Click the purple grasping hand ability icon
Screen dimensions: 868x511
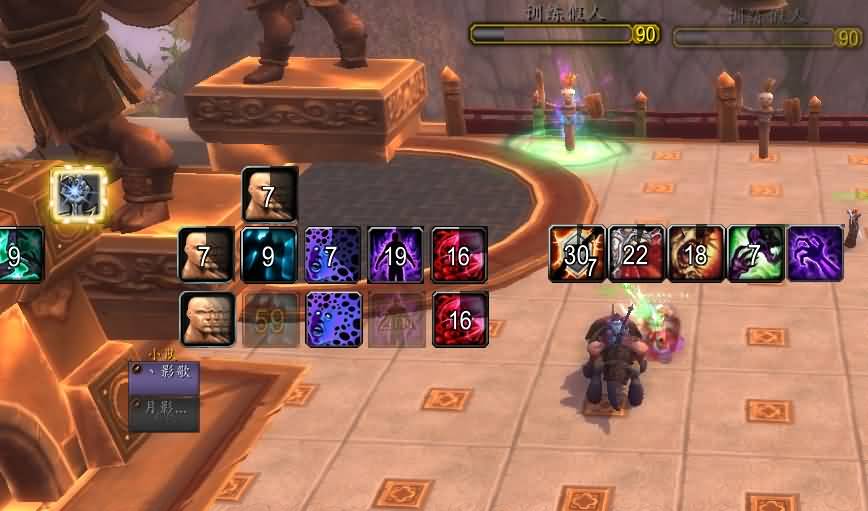point(814,254)
